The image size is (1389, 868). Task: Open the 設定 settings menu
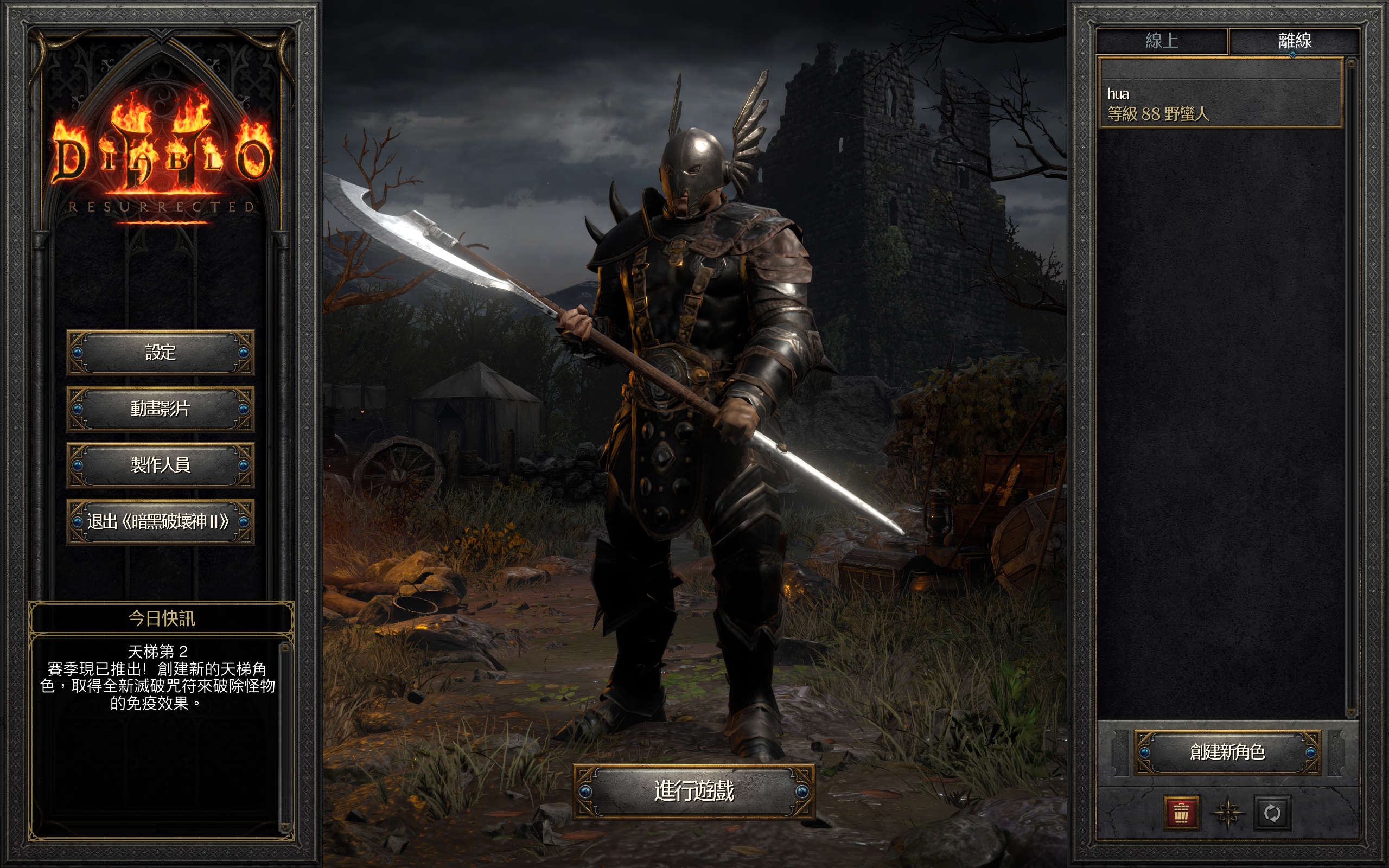[x=160, y=352]
